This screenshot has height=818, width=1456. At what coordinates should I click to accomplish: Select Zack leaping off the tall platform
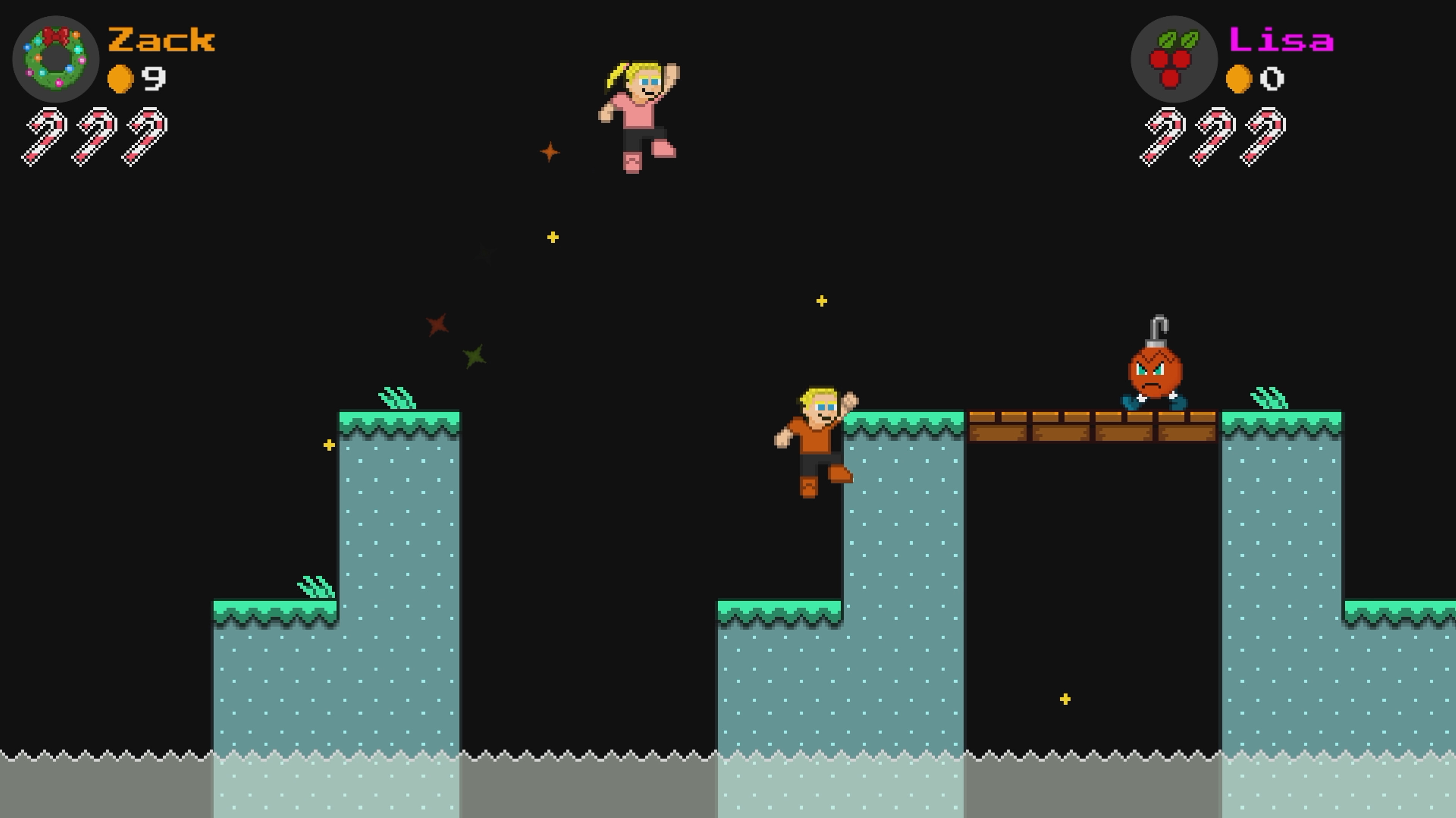click(x=818, y=438)
